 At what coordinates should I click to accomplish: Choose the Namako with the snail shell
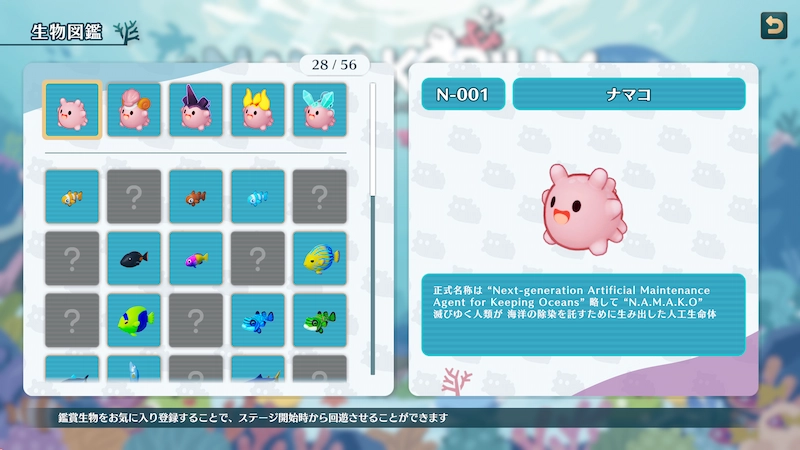134,110
